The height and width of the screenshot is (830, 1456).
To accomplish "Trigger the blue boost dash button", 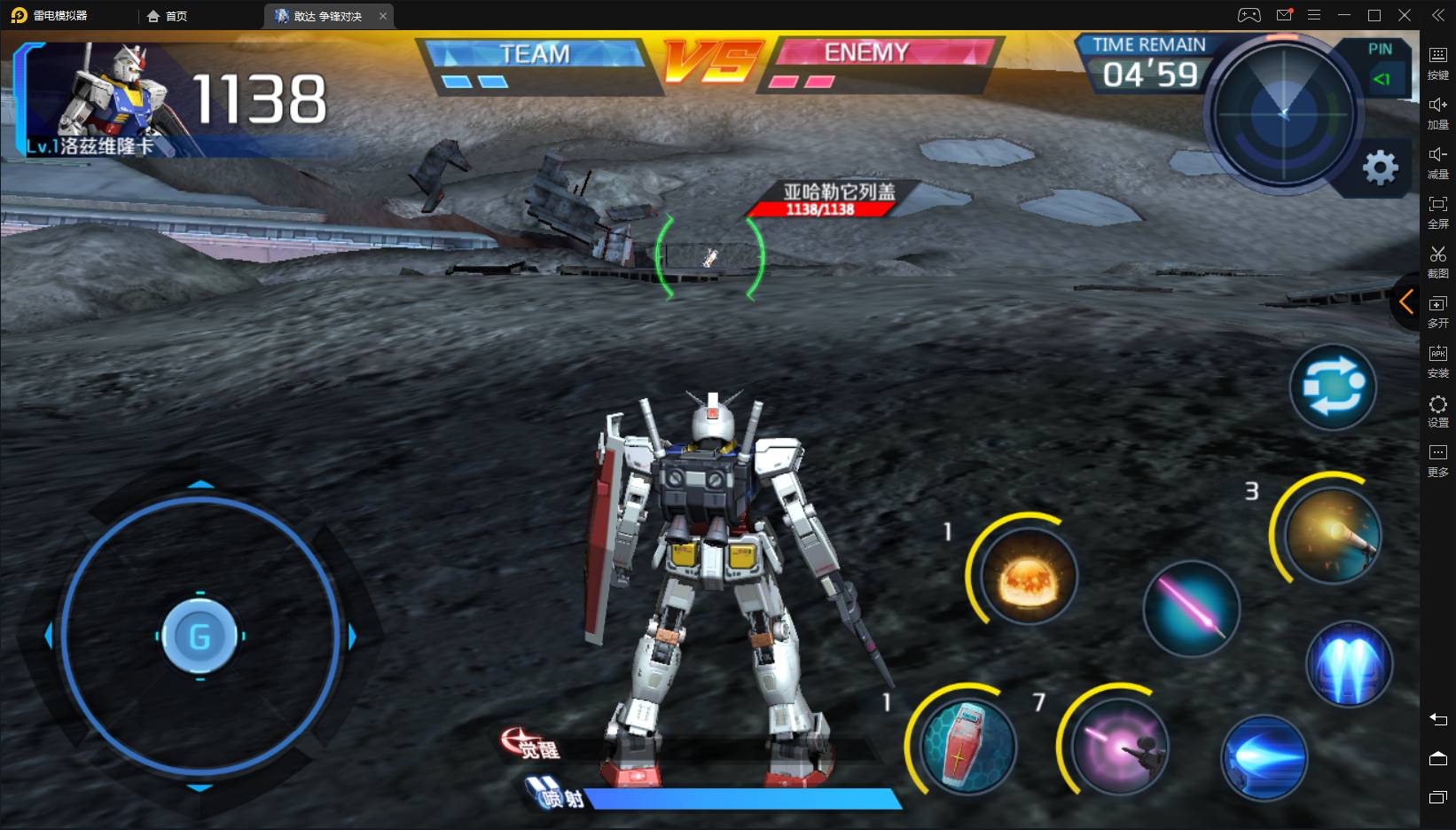I will click(x=1264, y=758).
